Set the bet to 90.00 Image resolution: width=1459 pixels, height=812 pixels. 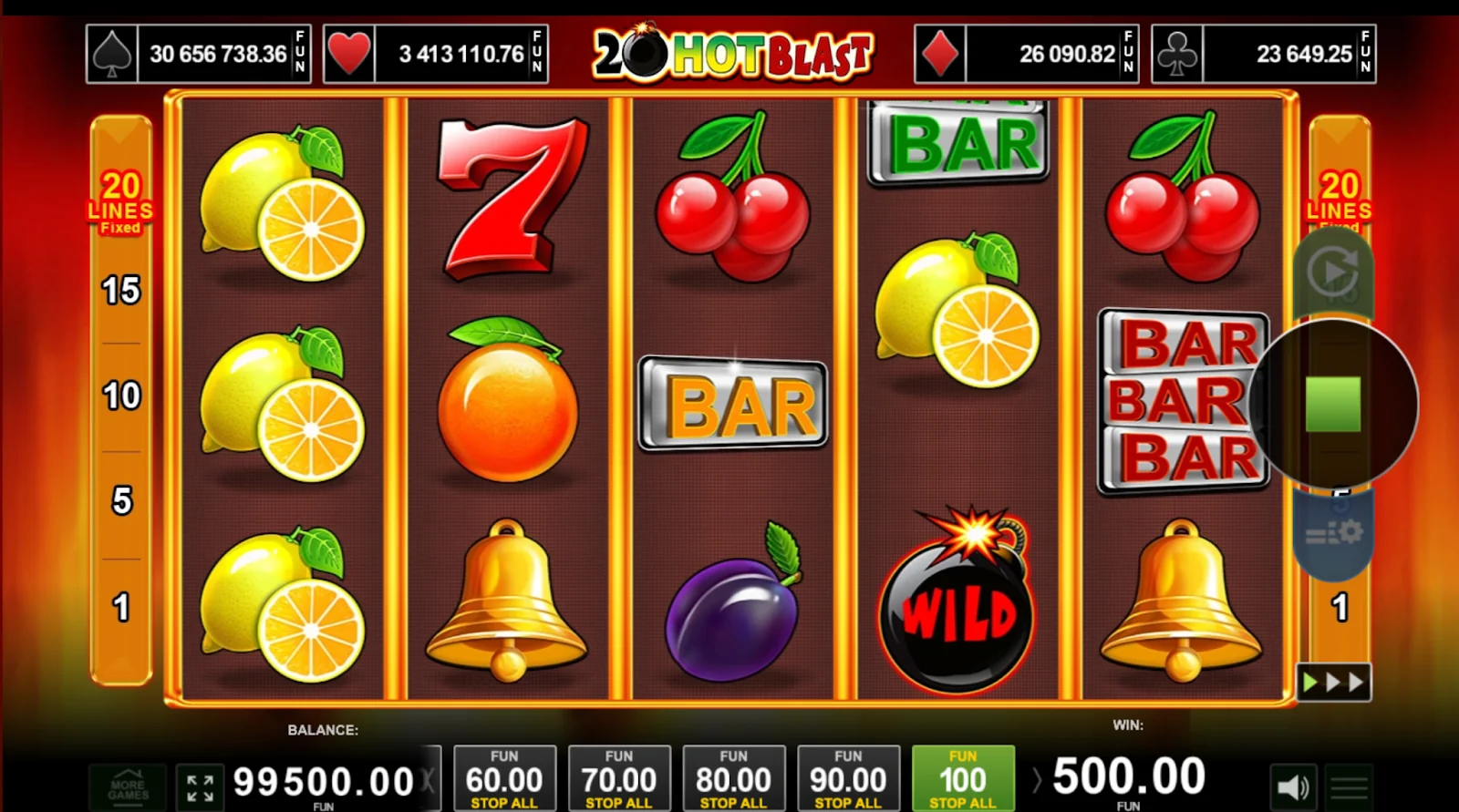pos(848,779)
